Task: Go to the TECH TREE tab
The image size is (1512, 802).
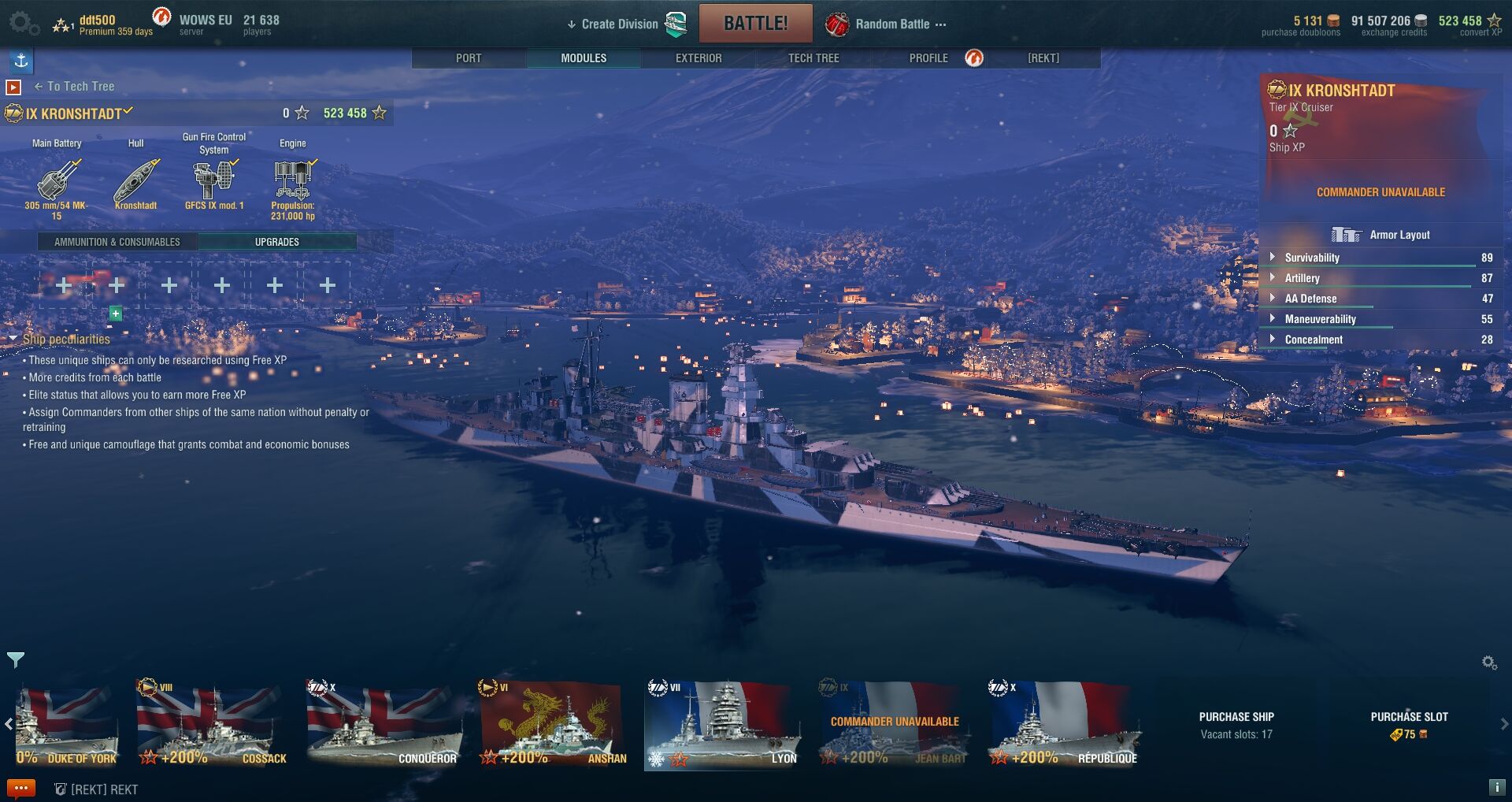Action: (813, 58)
